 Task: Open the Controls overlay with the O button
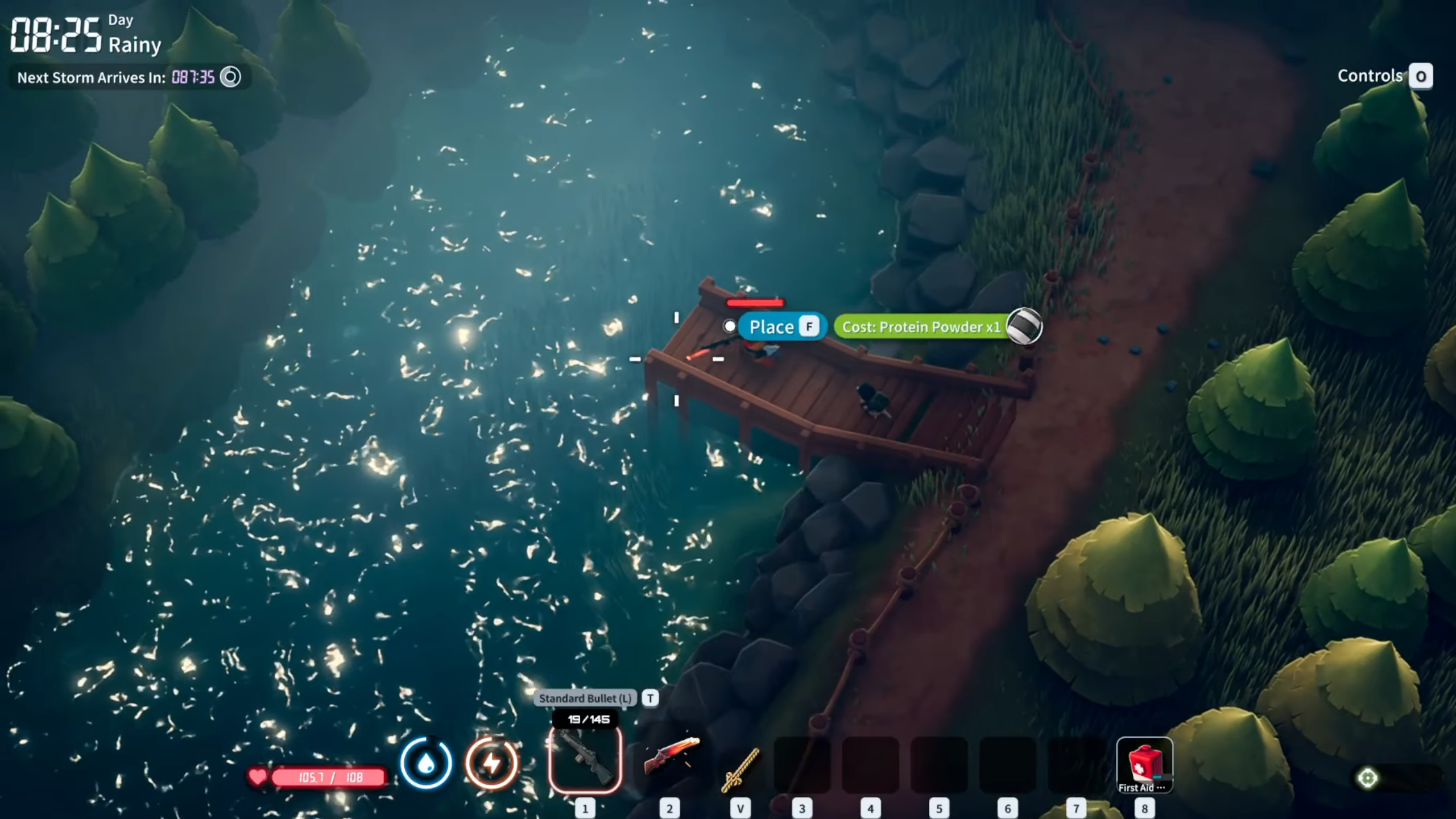point(1421,76)
